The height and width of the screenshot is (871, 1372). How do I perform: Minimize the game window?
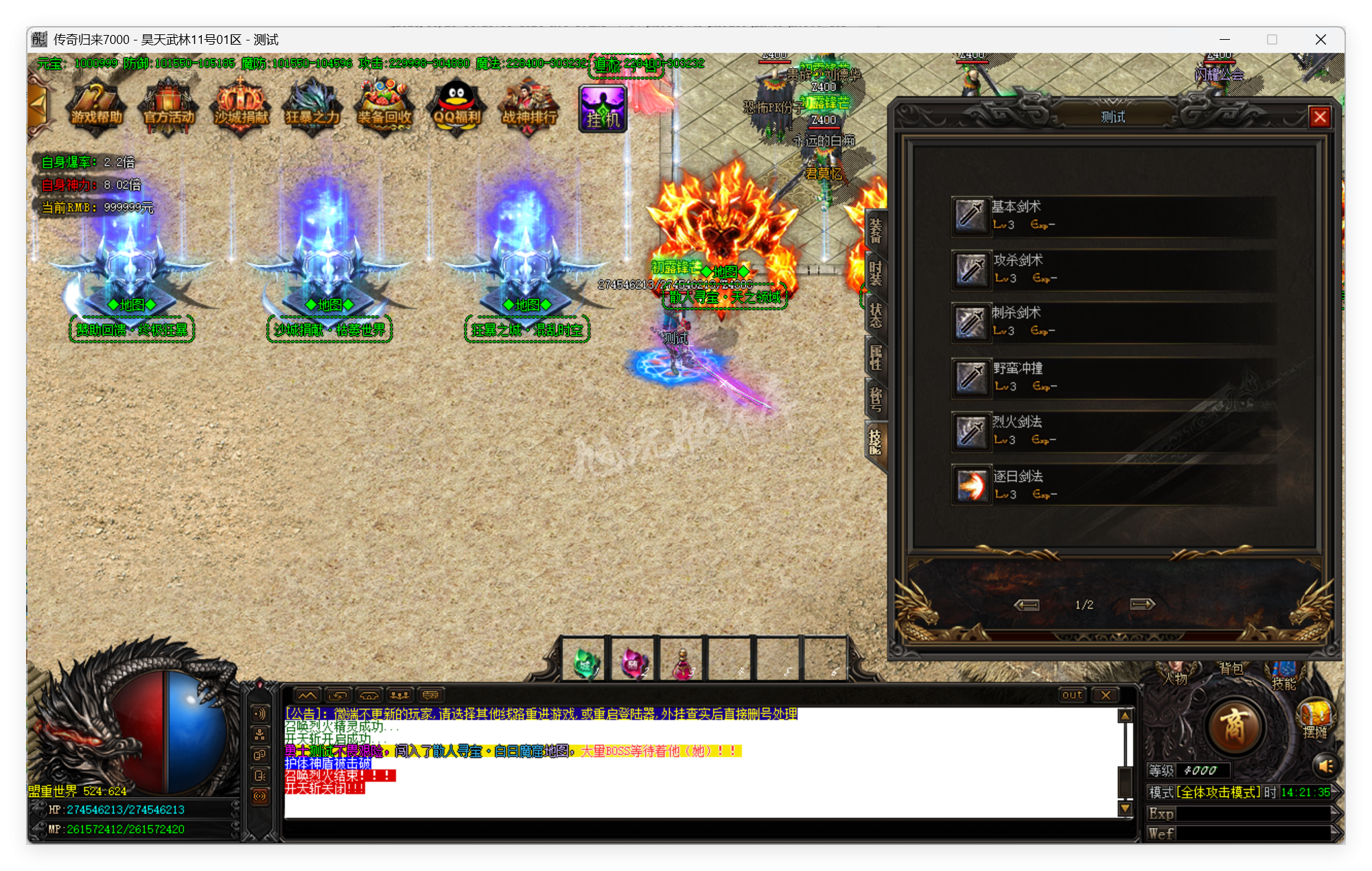click(x=1224, y=40)
